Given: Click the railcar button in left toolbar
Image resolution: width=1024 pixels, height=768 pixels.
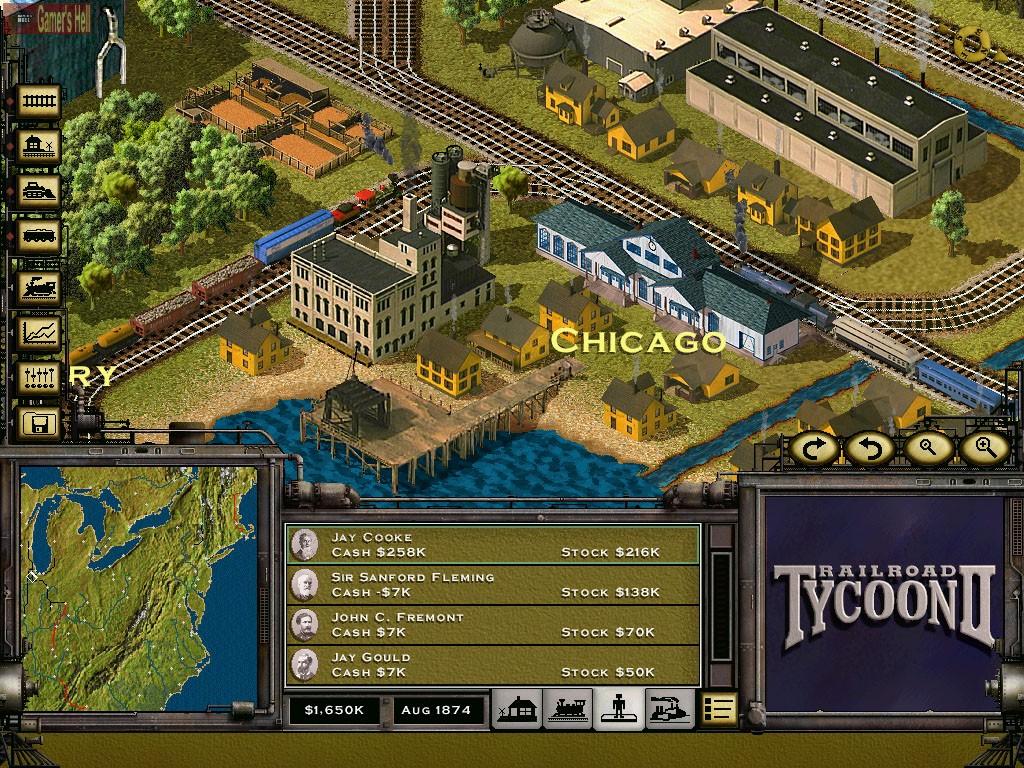Looking at the screenshot, I should click(x=40, y=237).
